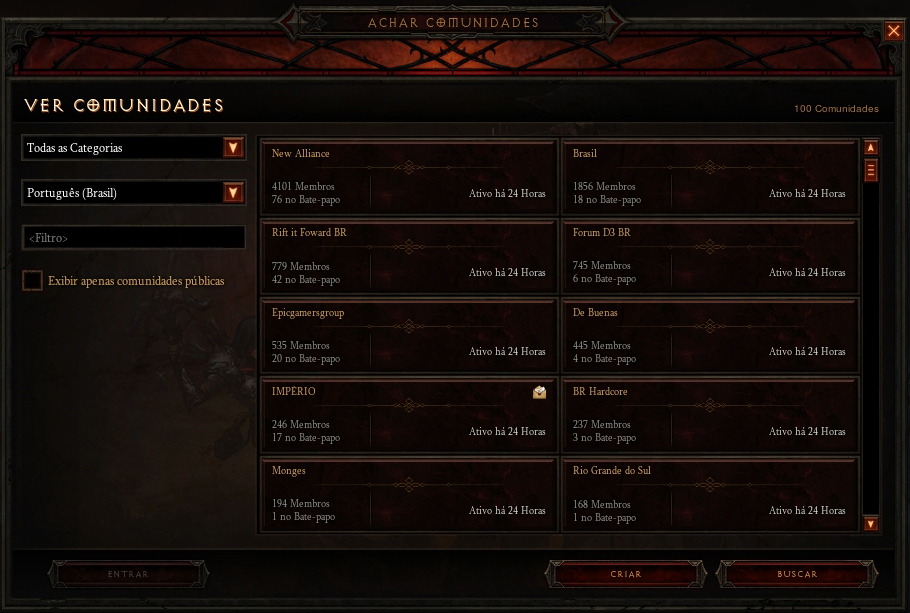Screen dimensions: 910x613
Task: Close the Achar Comunidades window
Action: coord(893,31)
